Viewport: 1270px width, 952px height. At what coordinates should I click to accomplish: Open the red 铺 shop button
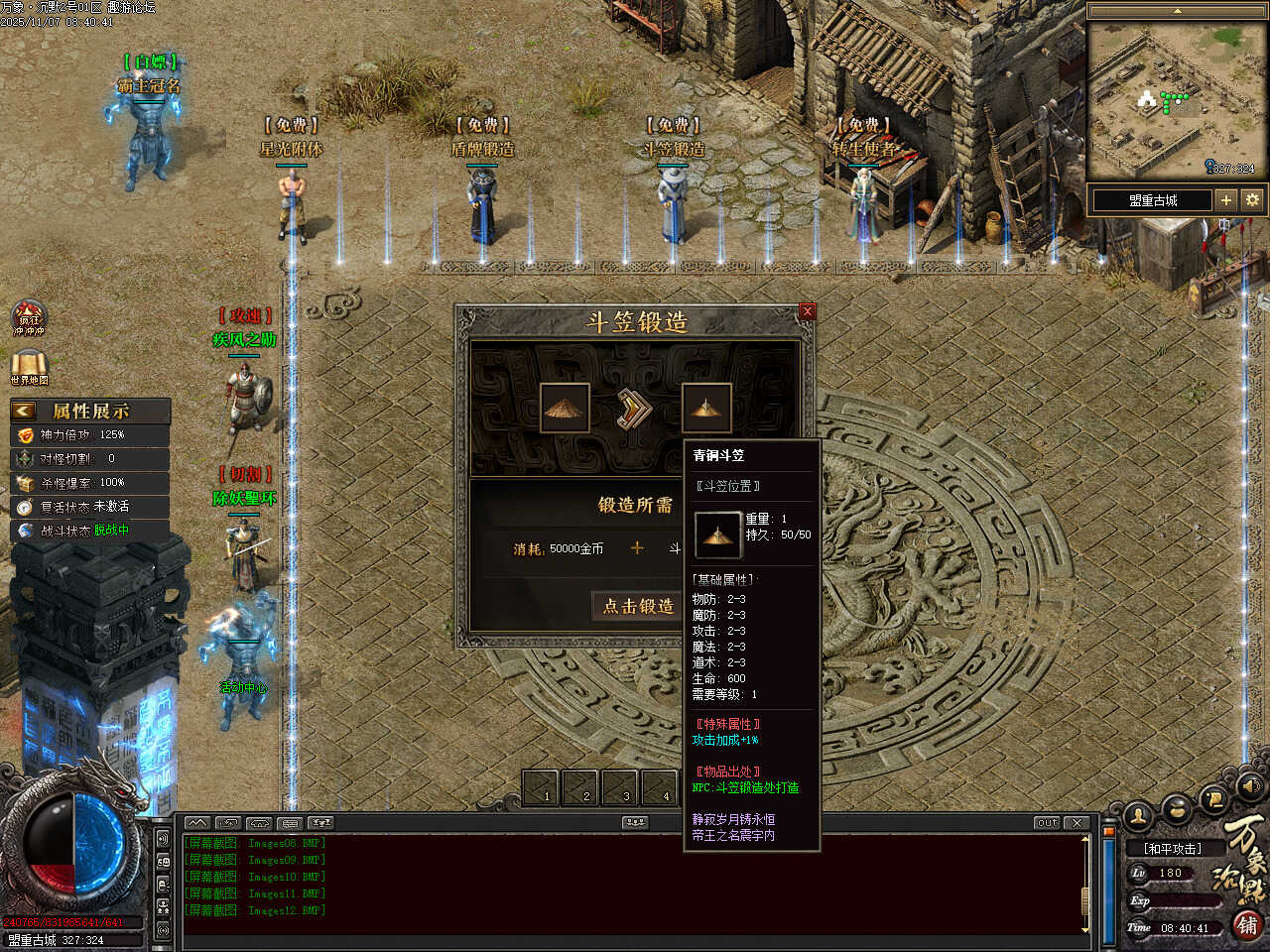tap(1248, 925)
